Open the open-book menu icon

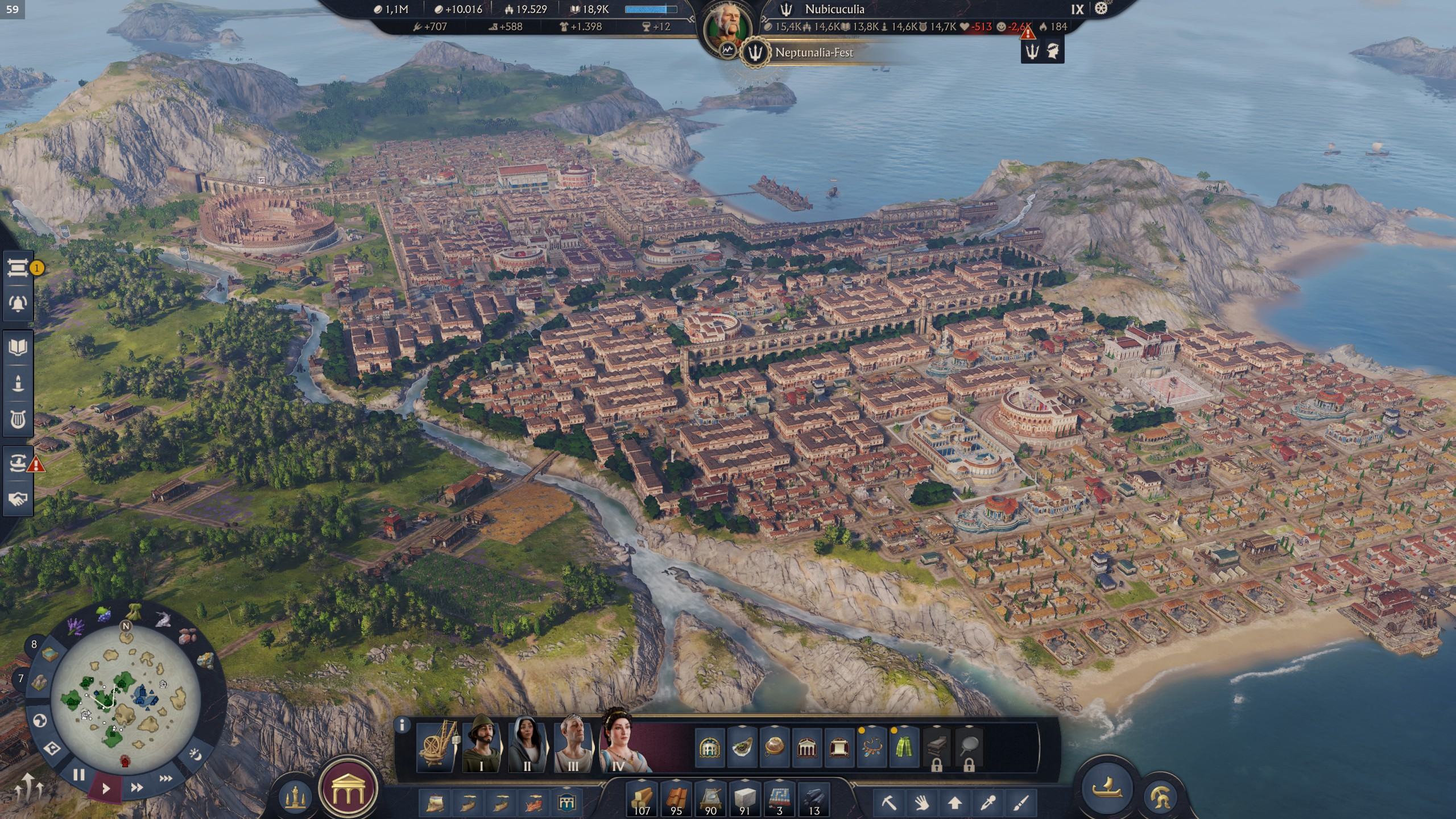pos(18,348)
